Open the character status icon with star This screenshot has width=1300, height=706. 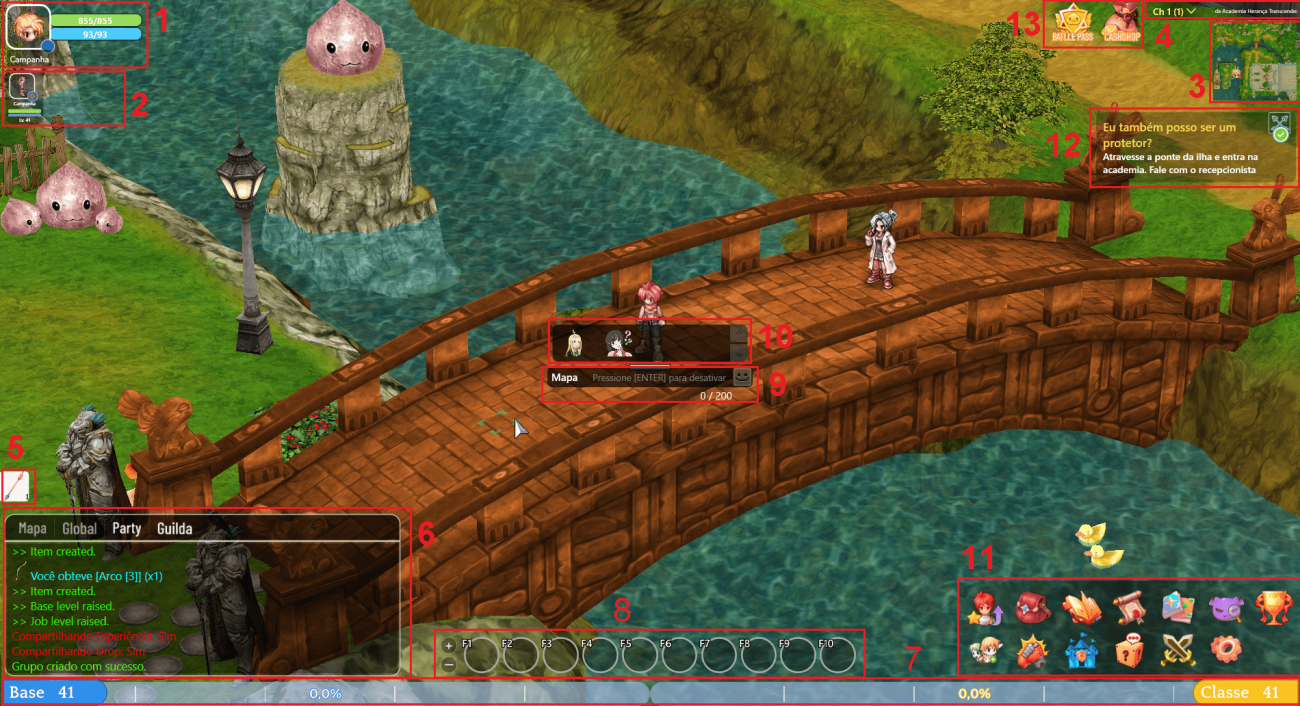coord(984,607)
